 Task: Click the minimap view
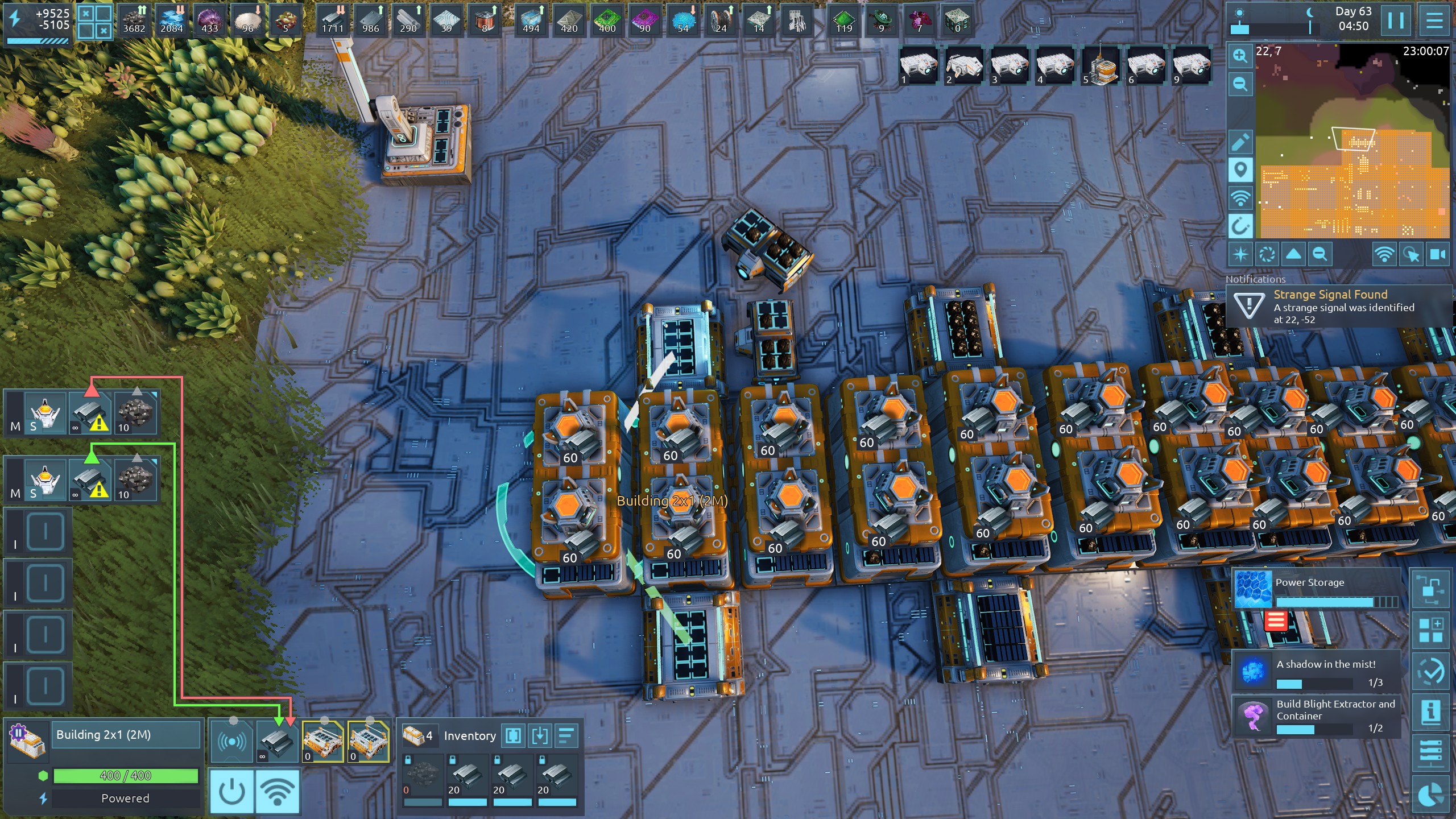tap(1352, 141)
